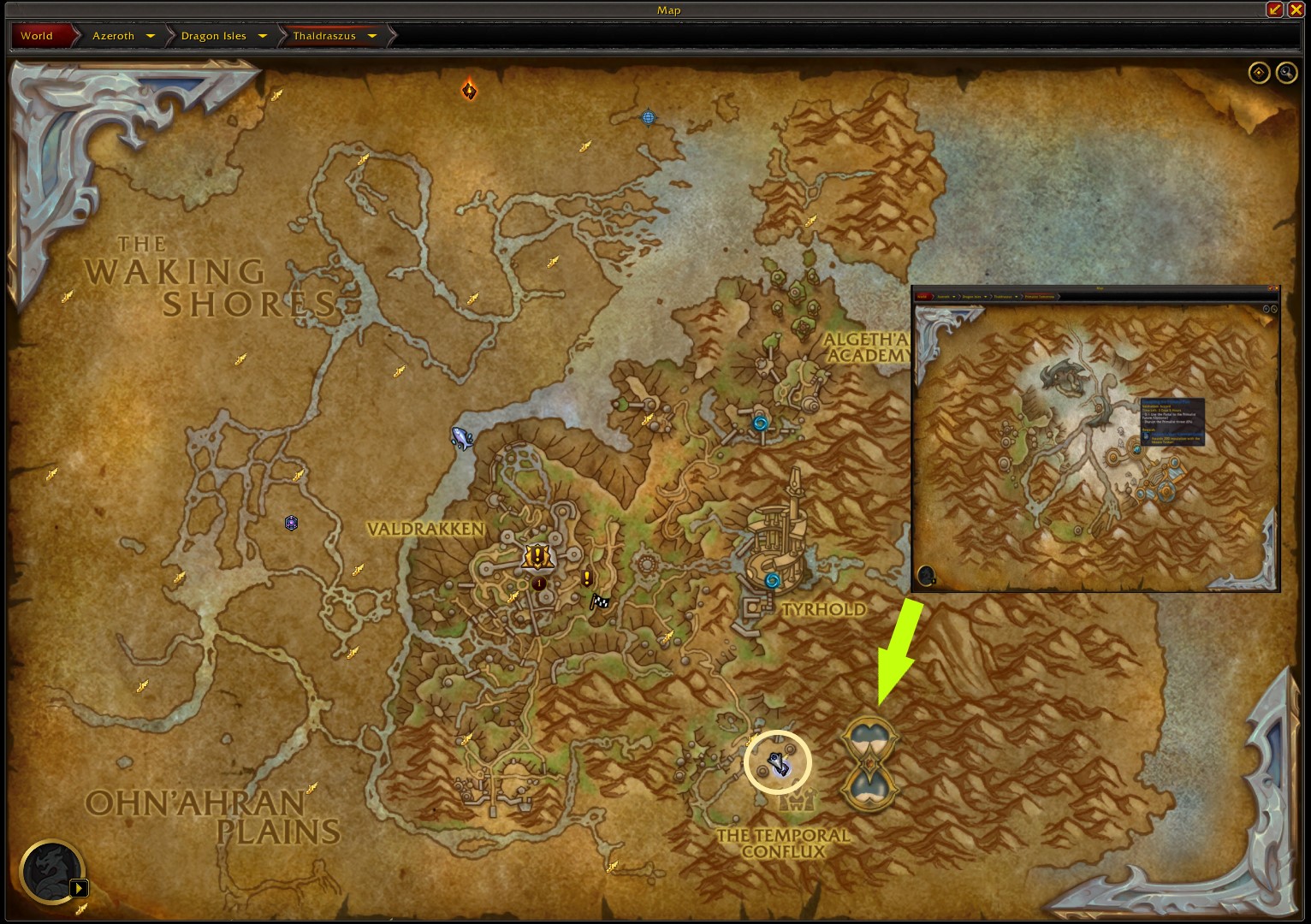Click the World breadcrumb tab
This screenshot has width=1311, height=924.
[x=36, y=36]
